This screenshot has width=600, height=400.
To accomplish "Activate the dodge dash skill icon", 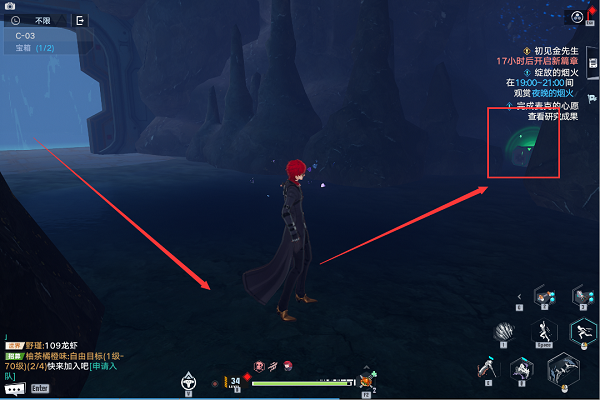I will (582, 332).
